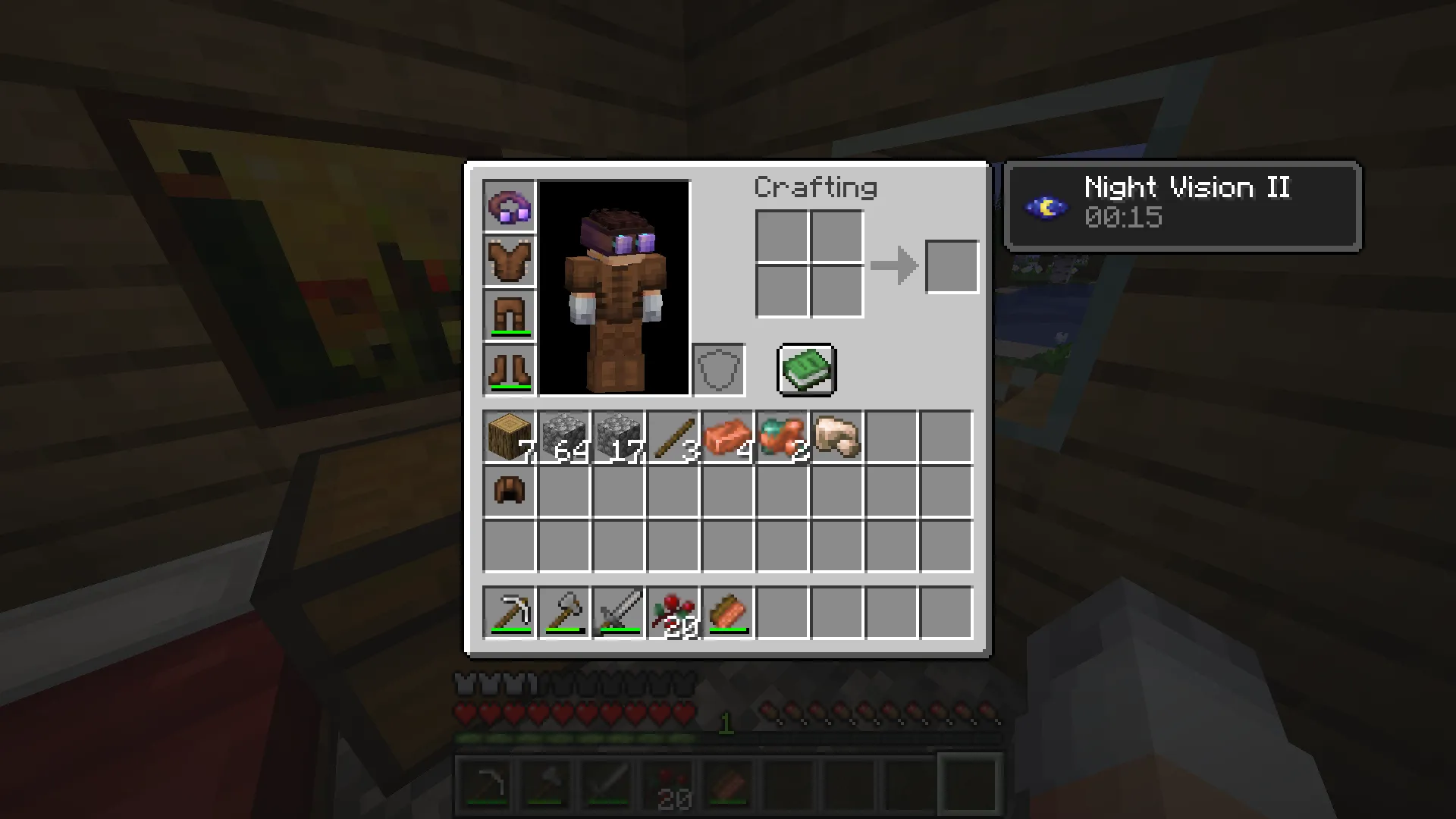
Task: Grab the stone sword from the hotbar
Action: pyautogui.click(x=618, y=611)
